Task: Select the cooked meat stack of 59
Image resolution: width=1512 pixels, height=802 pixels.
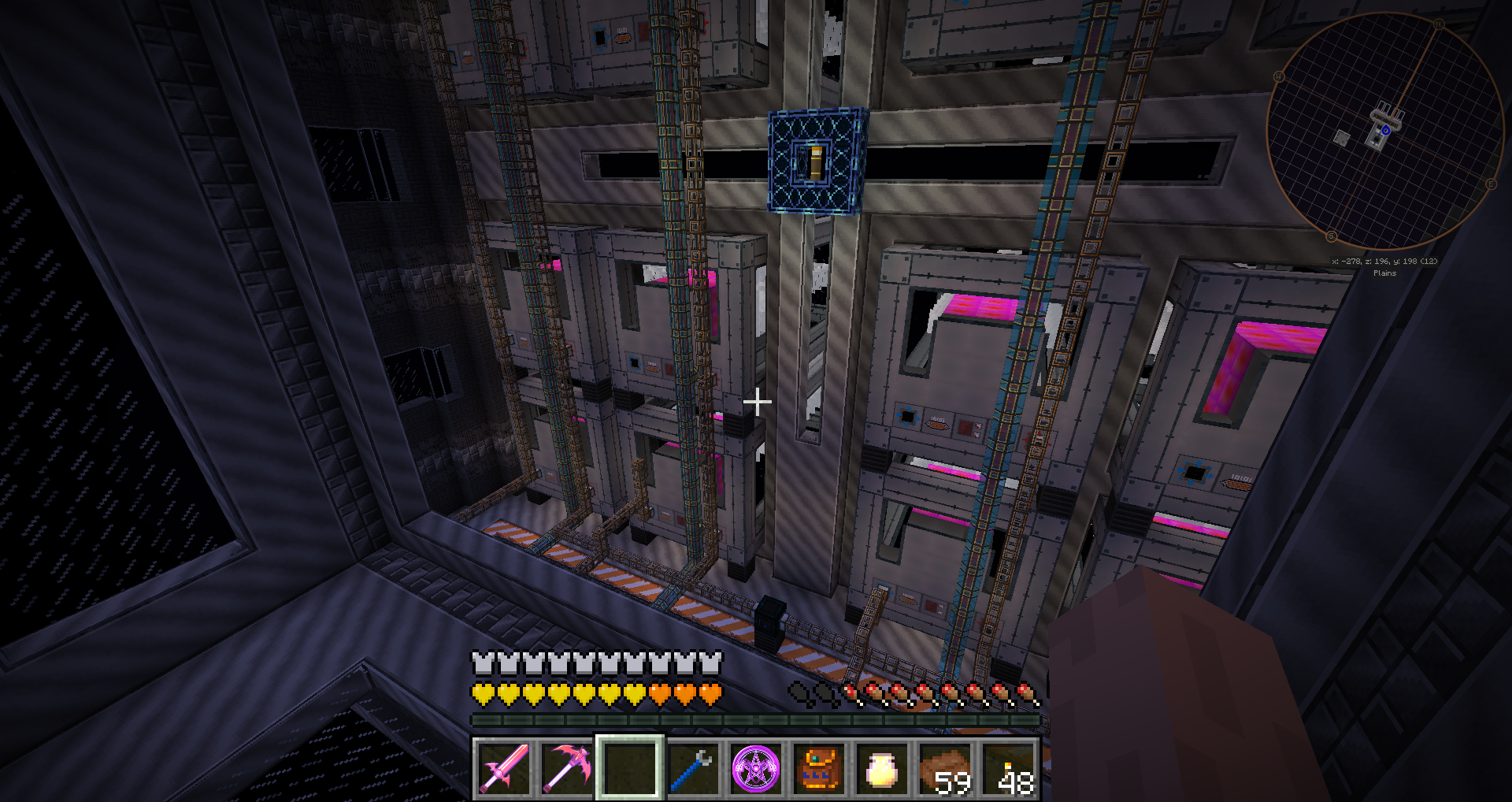Action: tap(945, 768)
